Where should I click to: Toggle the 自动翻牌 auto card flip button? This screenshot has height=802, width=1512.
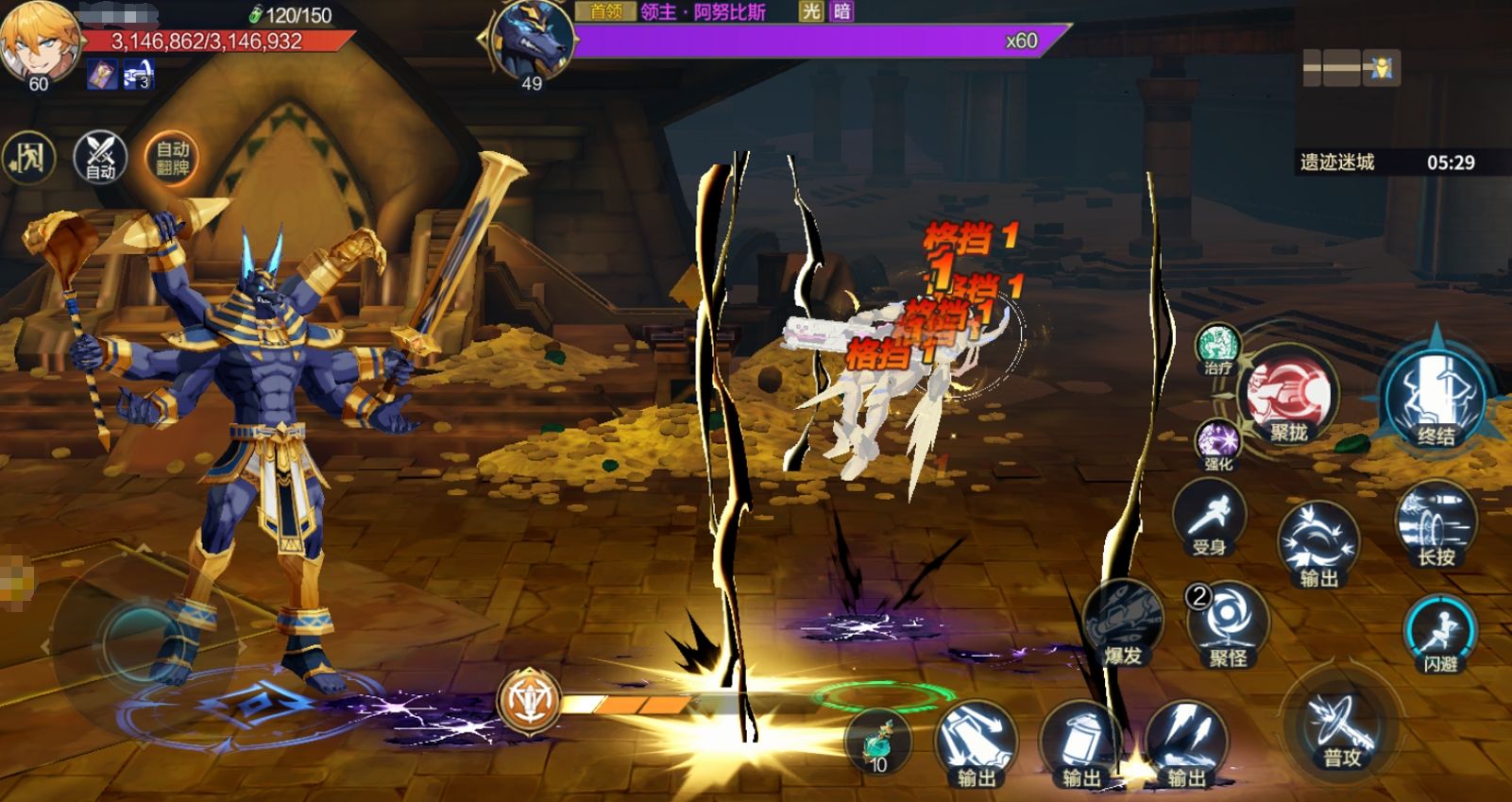172,158
